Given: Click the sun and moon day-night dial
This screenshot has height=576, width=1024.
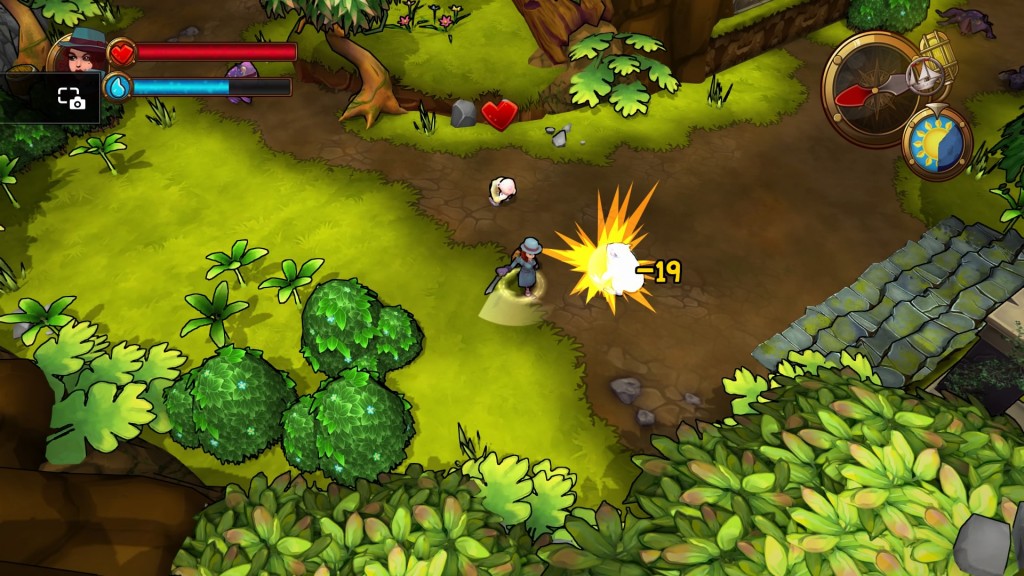Looking at the screenshot, I should coord(937,143).
